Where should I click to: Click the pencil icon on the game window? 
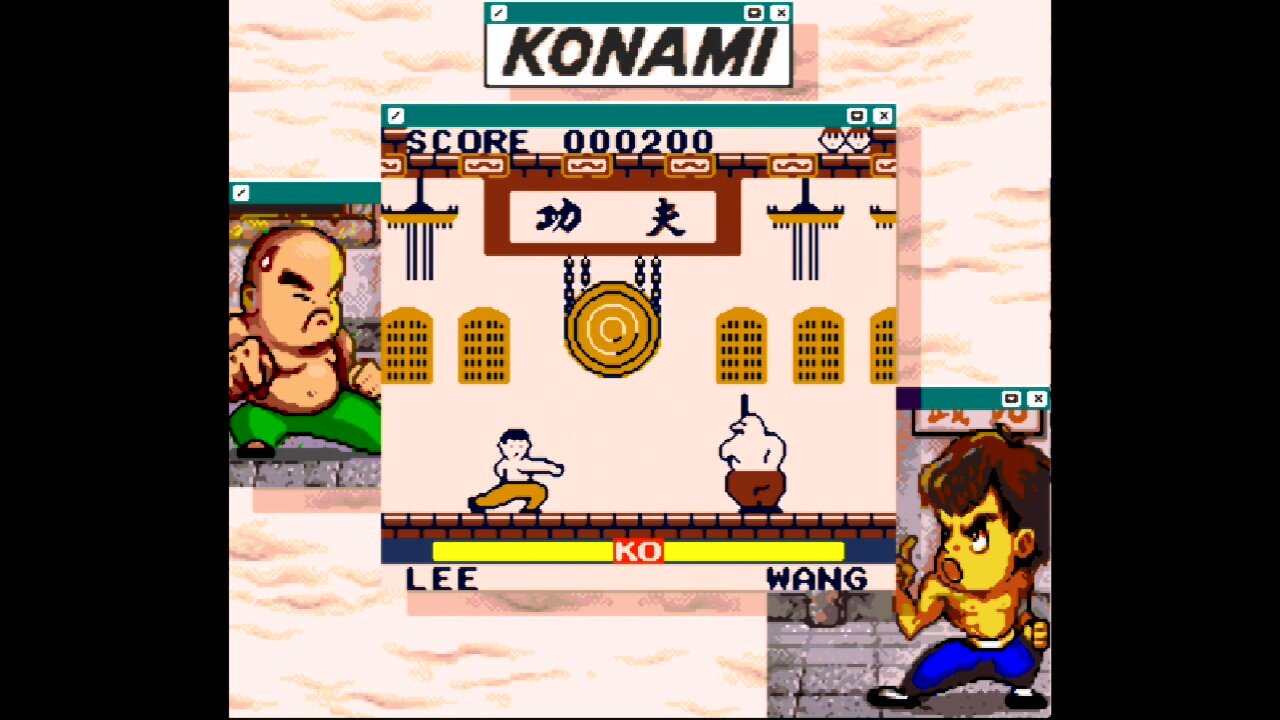point(396,116)
